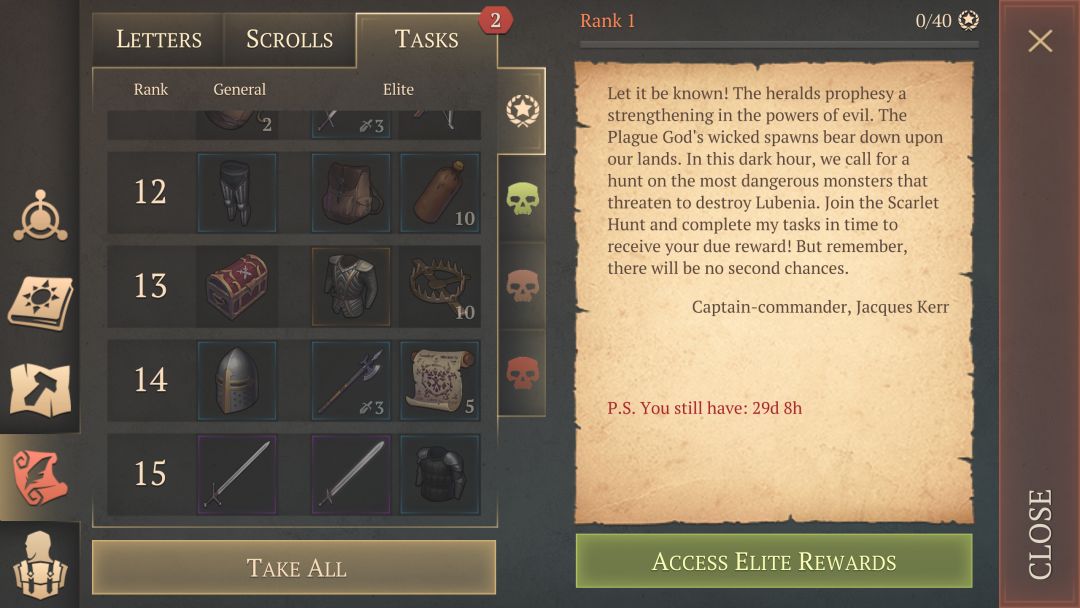Choose the red skull tab
The width and height of the screenshot is (1080, 608).
point(522,373)
